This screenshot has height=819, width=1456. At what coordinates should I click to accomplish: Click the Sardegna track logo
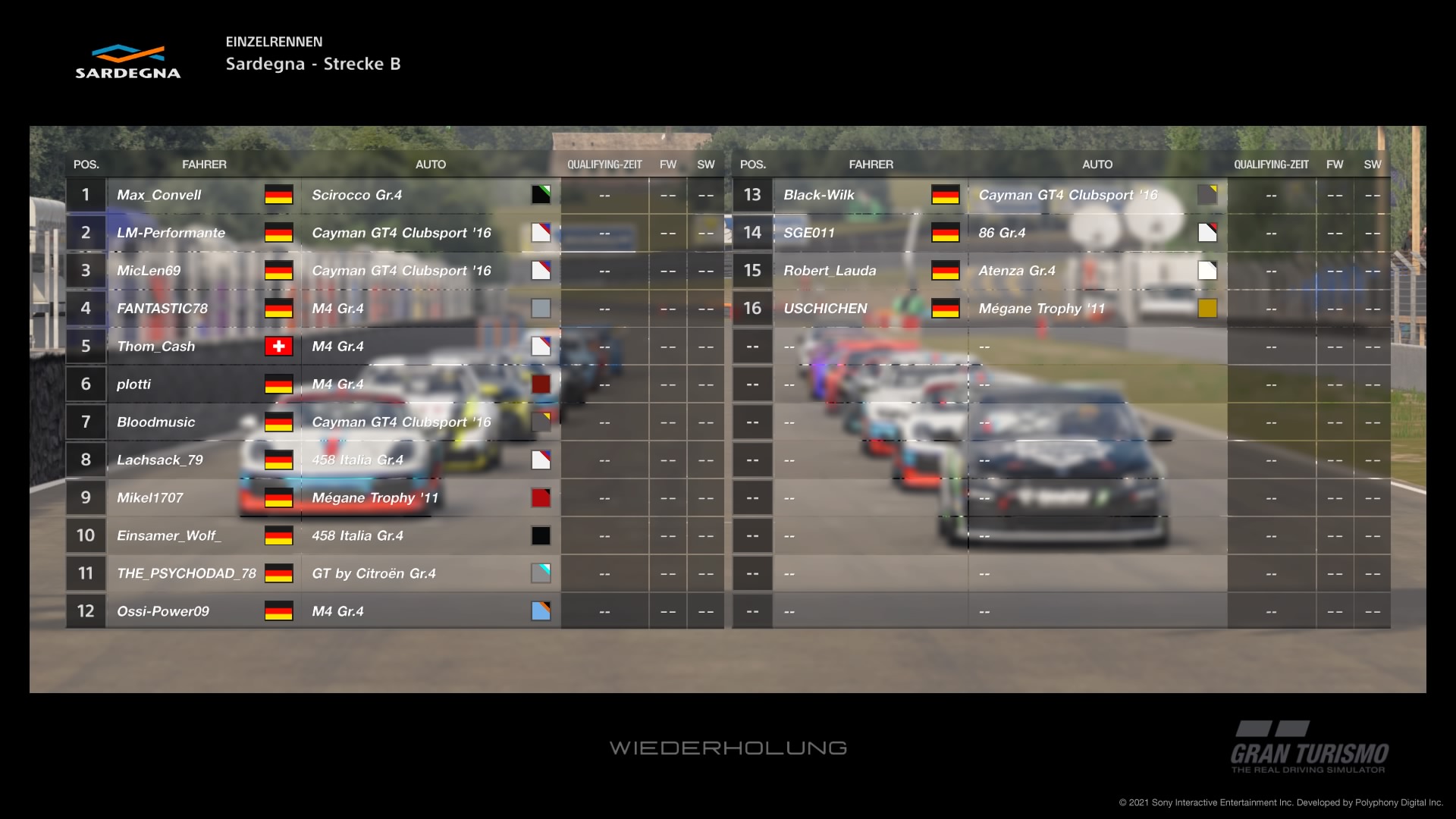(129, 62)
